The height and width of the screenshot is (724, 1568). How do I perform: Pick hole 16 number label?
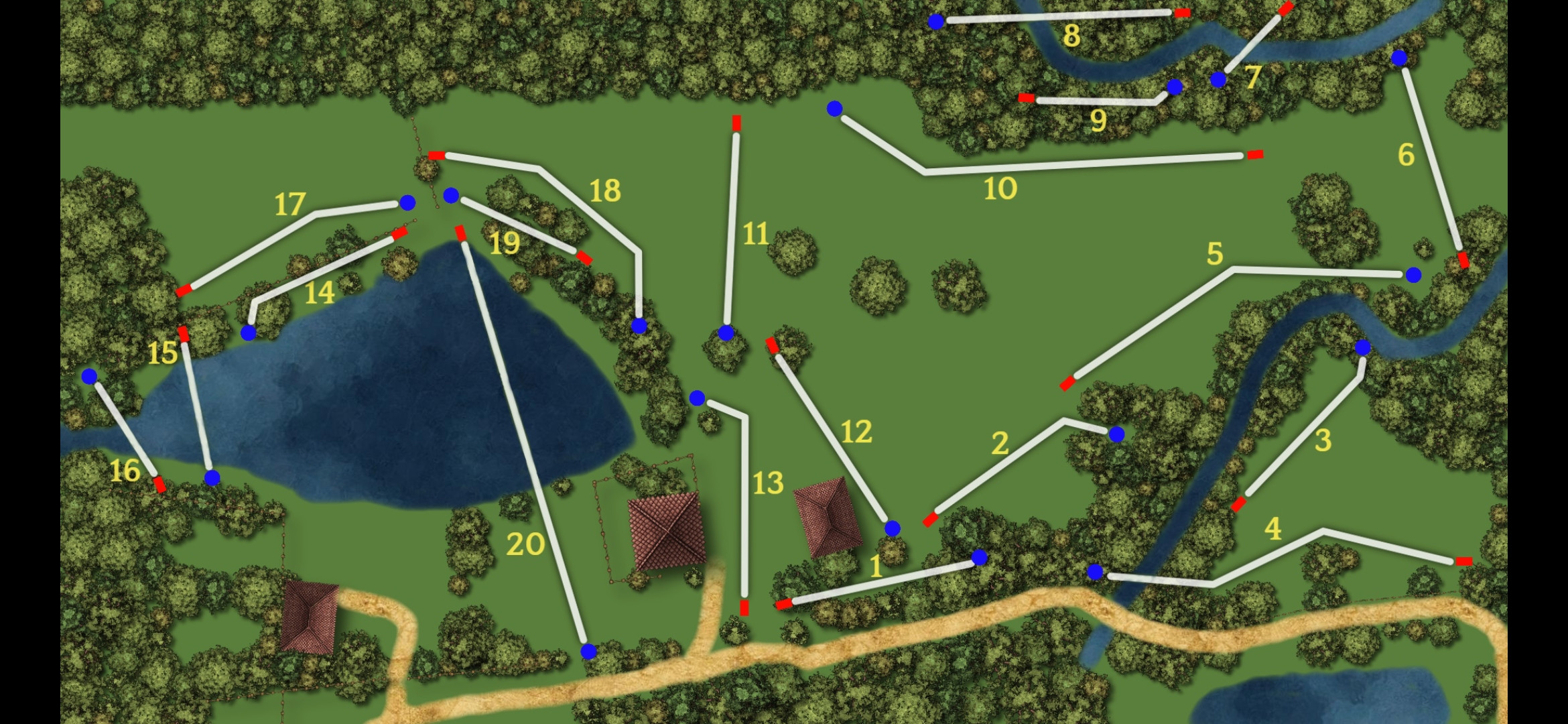point(125,471)
